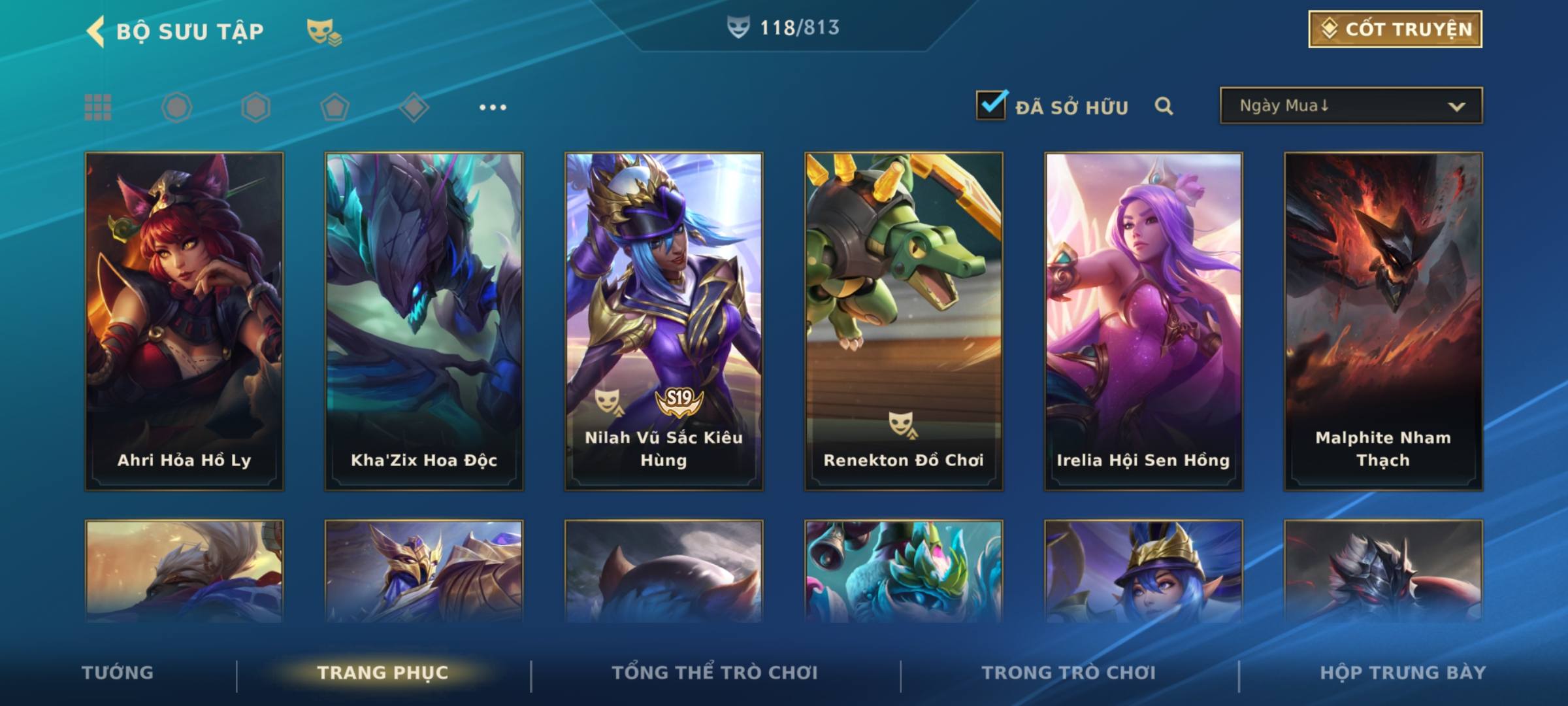The height and width of the screenshot is (706, 1568).
Task: Switch to the Tướng tab
Action: pyautogui.click(x=118, y=673)
